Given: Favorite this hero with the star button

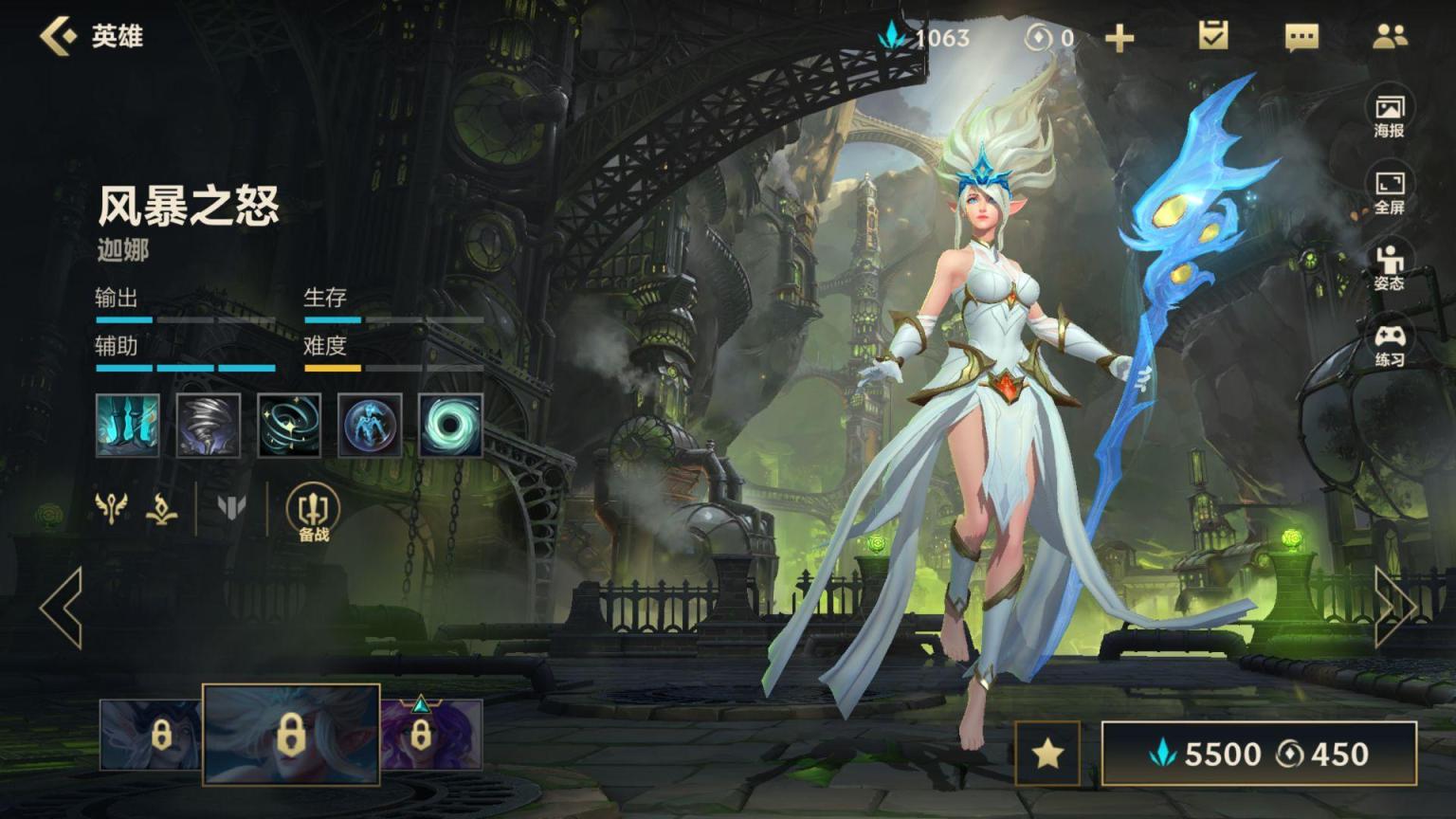Looking at the screenshot, I should click(1047, 754).
